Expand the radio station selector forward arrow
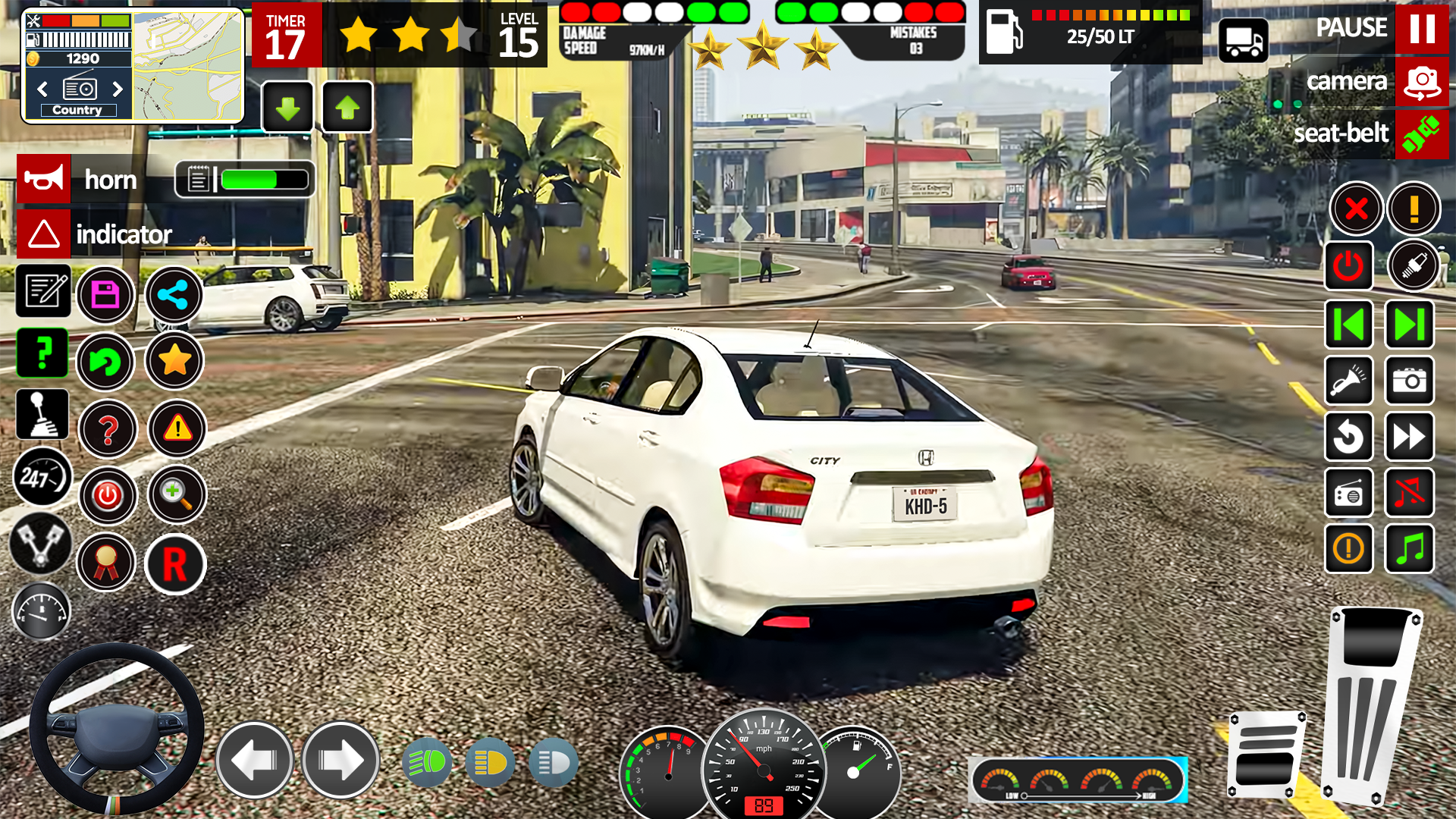The image size is (1456, 819). pyautogui.click(x=118, y=89)
